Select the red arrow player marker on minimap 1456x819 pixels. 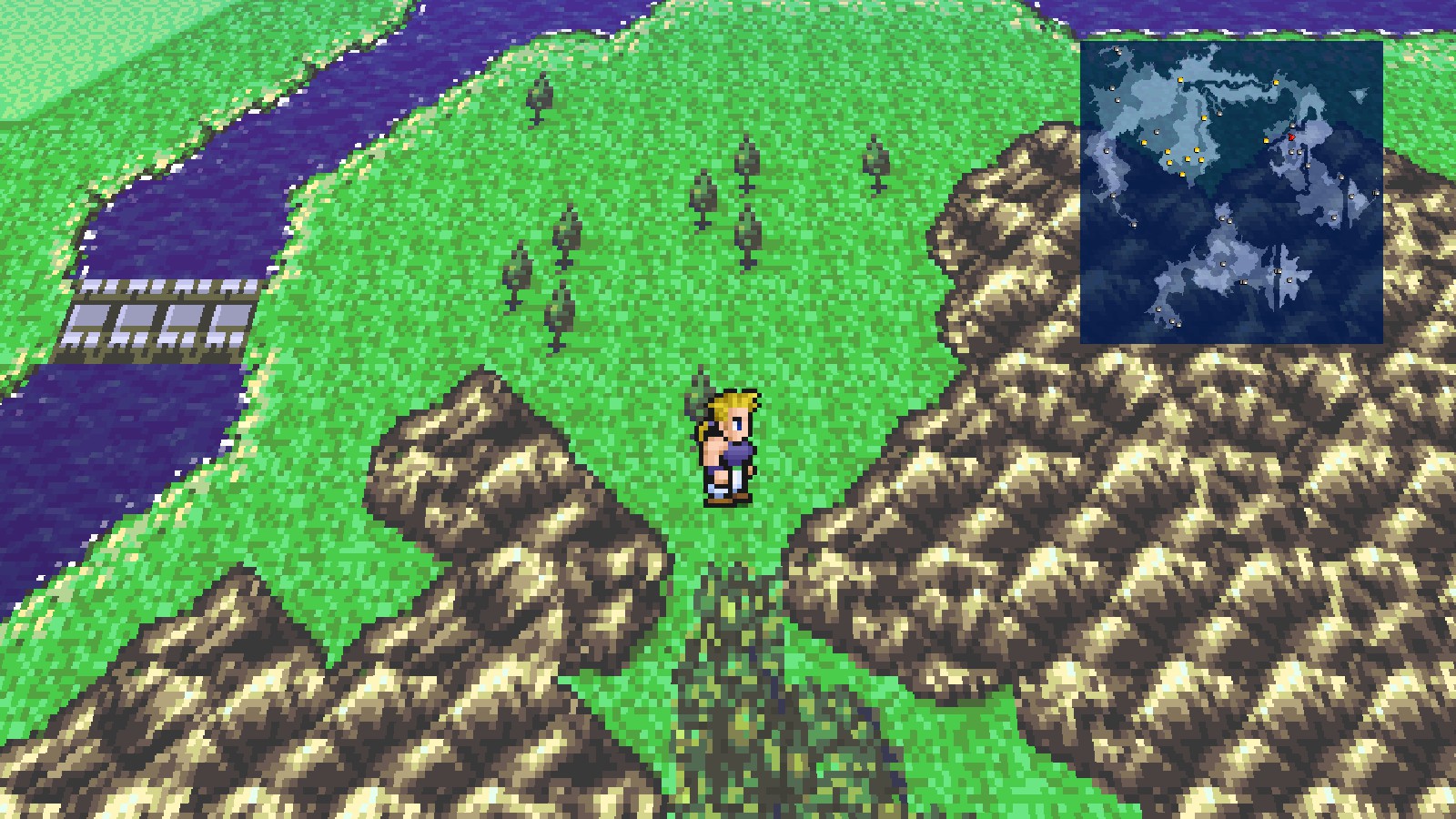(x=1293, y=138)
